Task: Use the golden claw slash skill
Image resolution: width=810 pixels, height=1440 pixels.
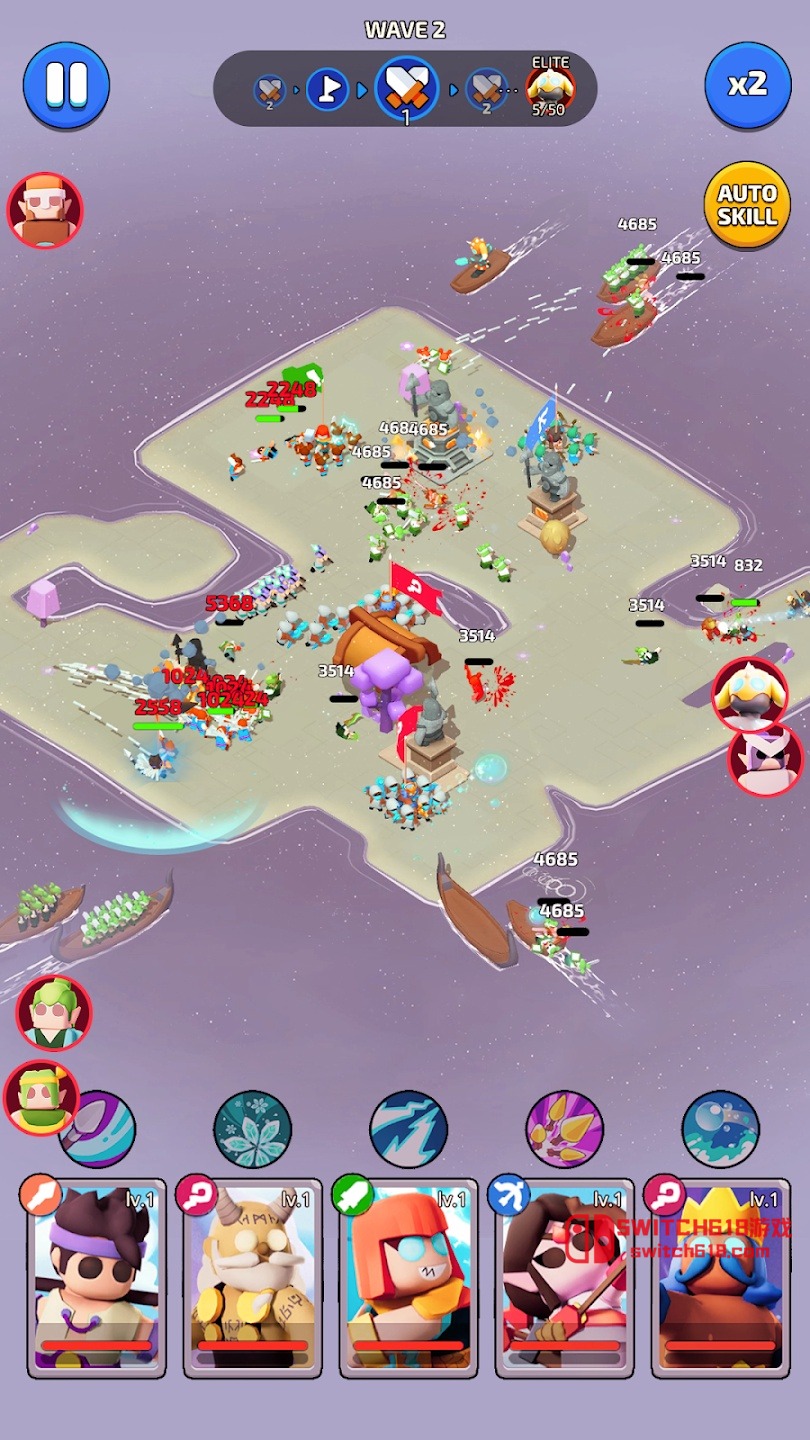Action: [x=564, y=1129]
